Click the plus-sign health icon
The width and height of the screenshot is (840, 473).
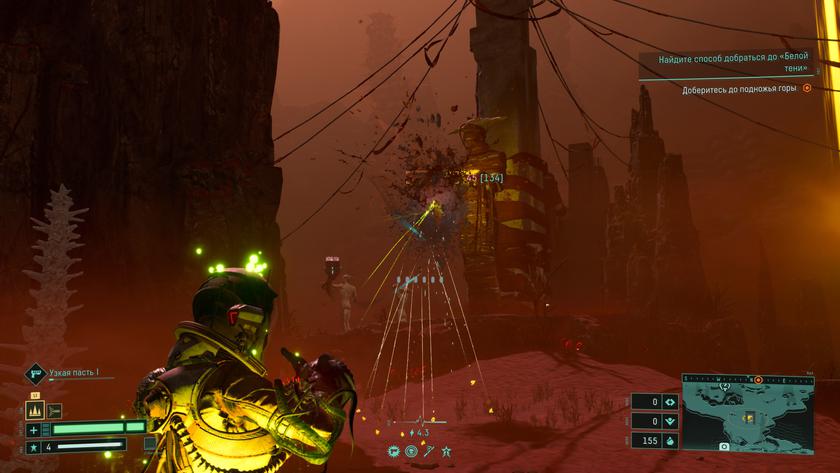point(33,429)
